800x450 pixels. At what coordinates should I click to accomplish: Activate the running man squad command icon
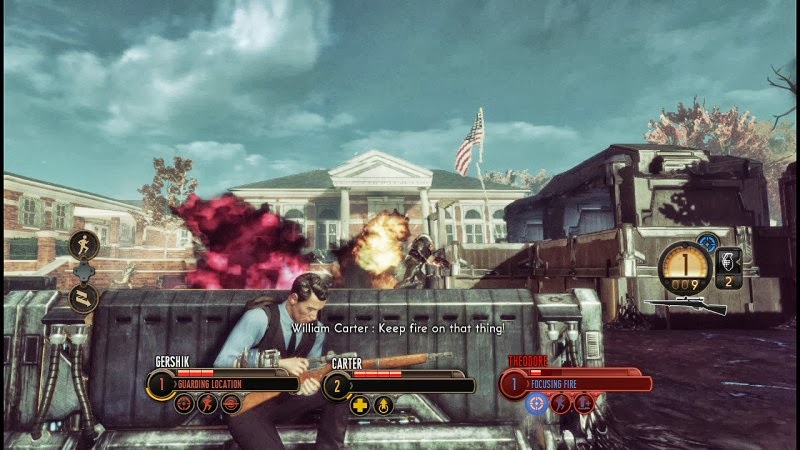[83, 244]
